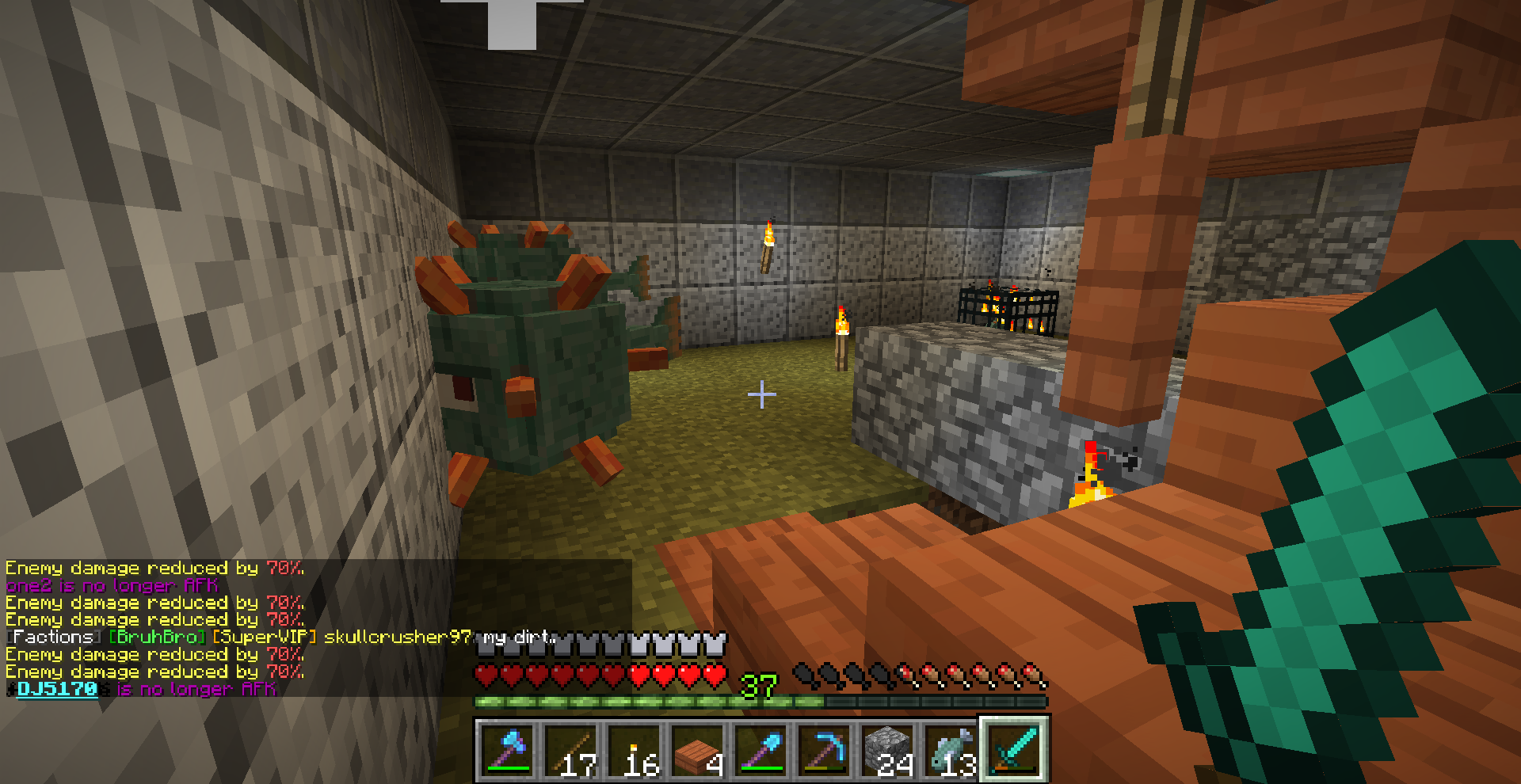
Task: Click the 'one2 is no longer AFK' message
Action: click(111, 586)
